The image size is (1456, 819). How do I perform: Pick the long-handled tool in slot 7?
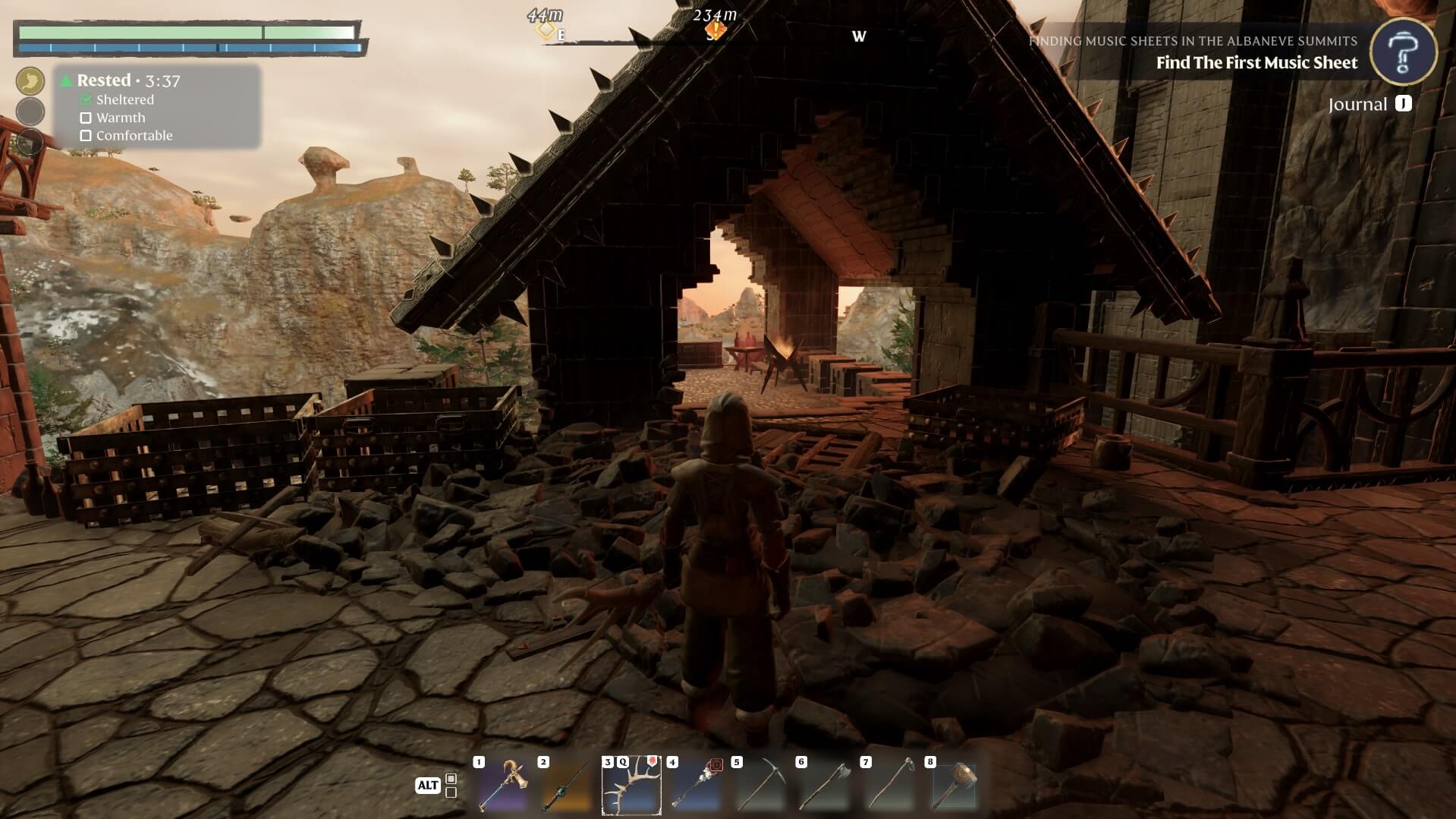(889, 786)
